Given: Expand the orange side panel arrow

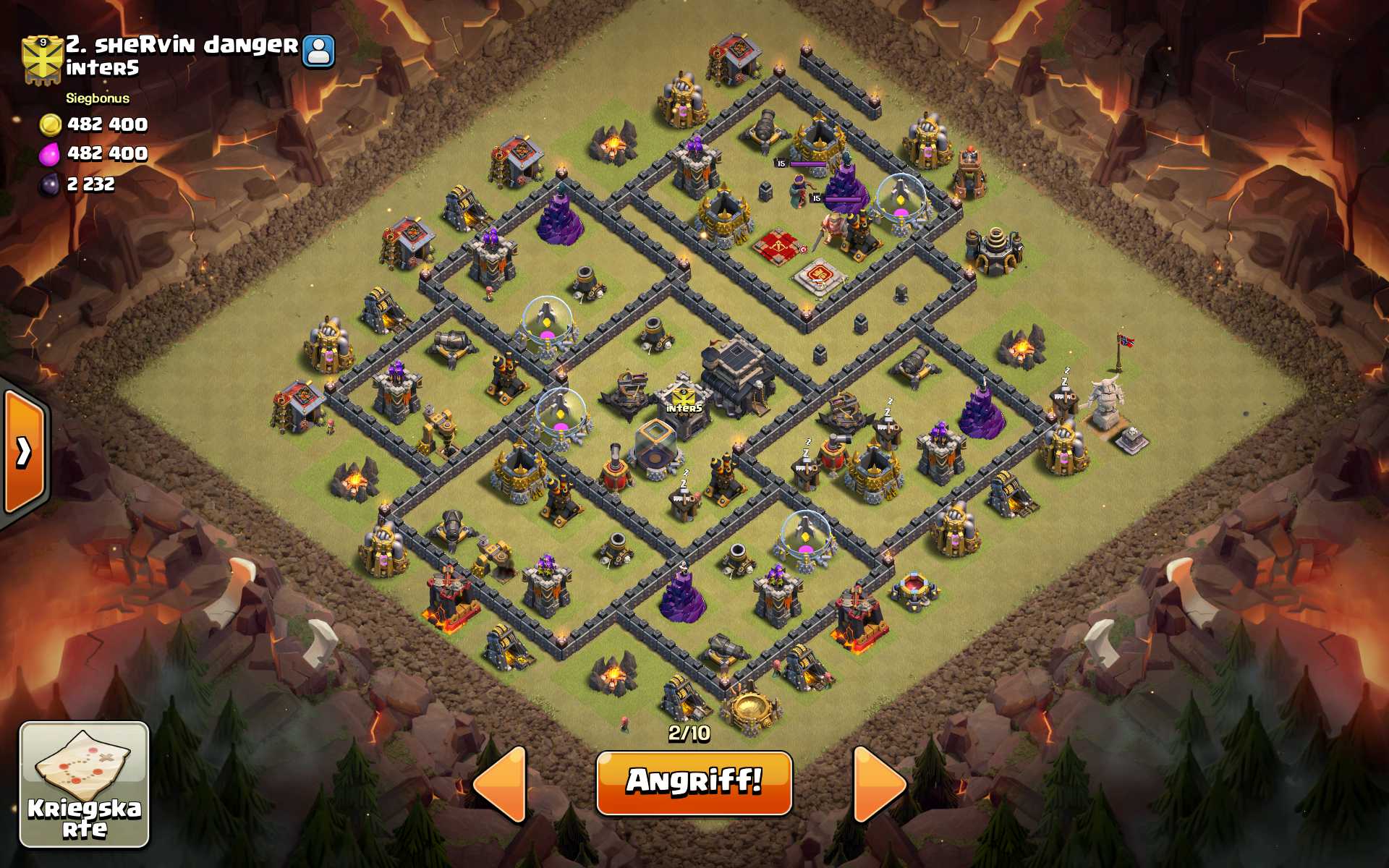Looking at the screenshot, I should click(24, 452).
